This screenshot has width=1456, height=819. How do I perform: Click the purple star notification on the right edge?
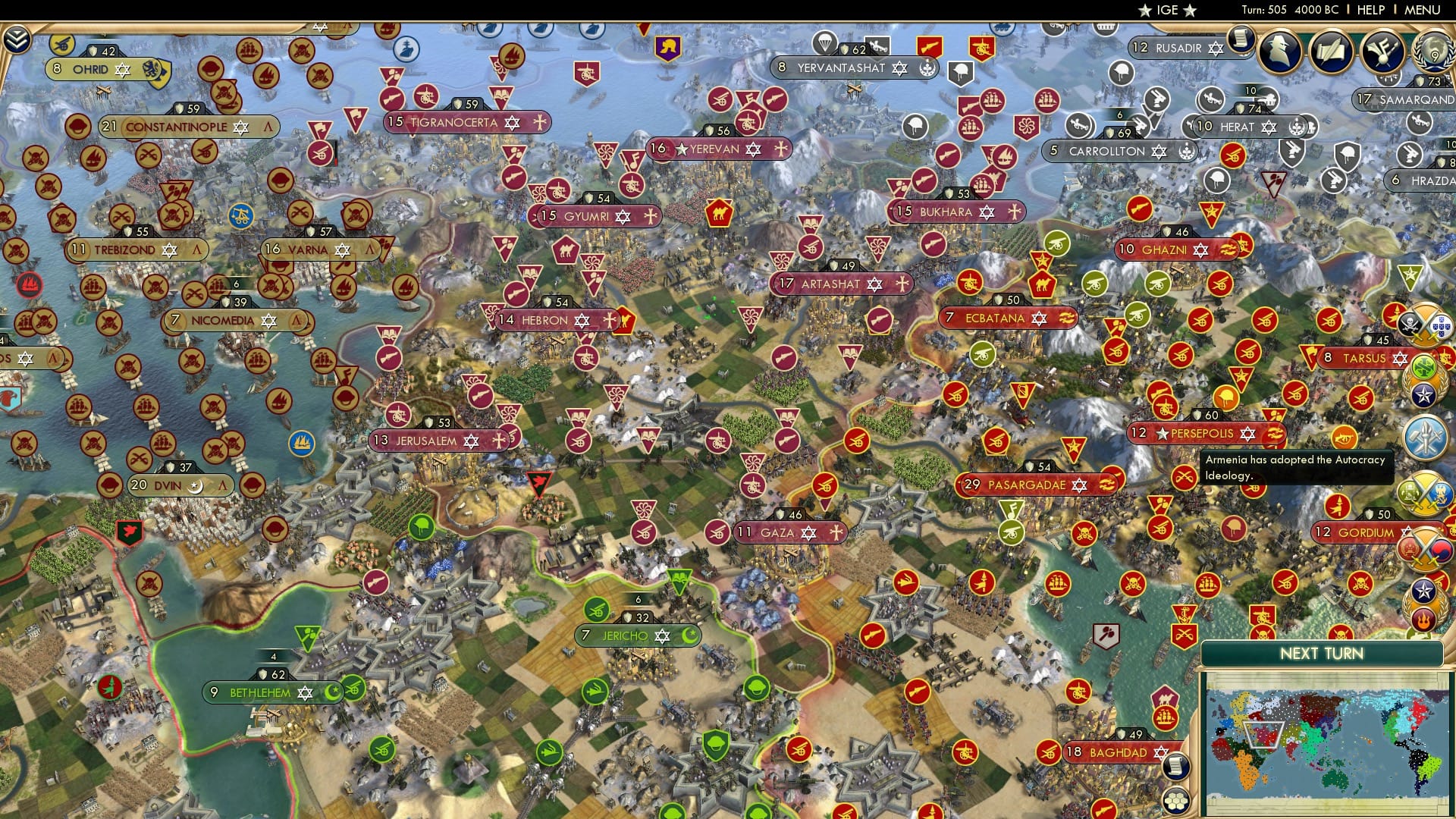(x=1424, y=394)
